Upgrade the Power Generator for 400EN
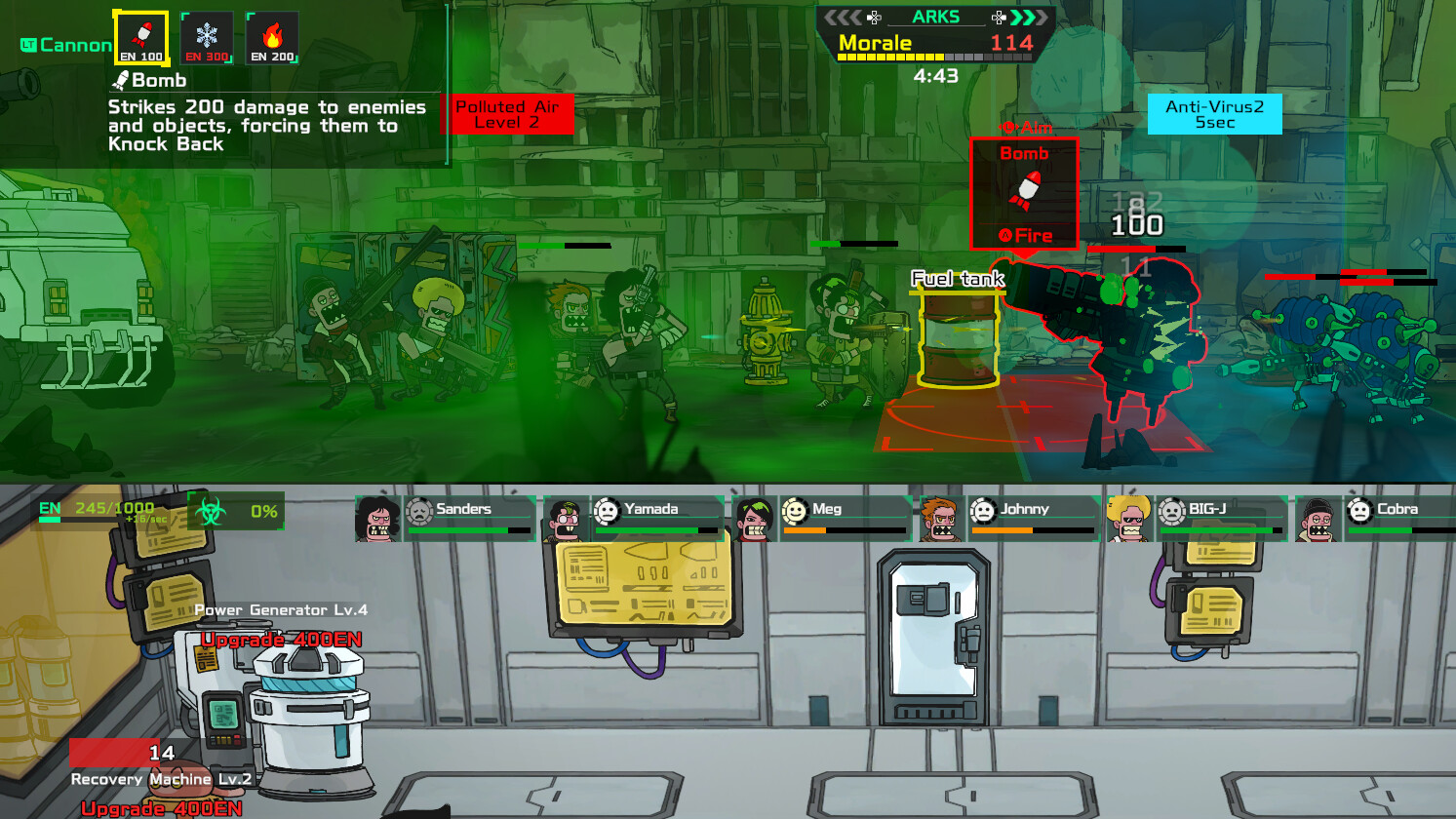 (283, 638)
